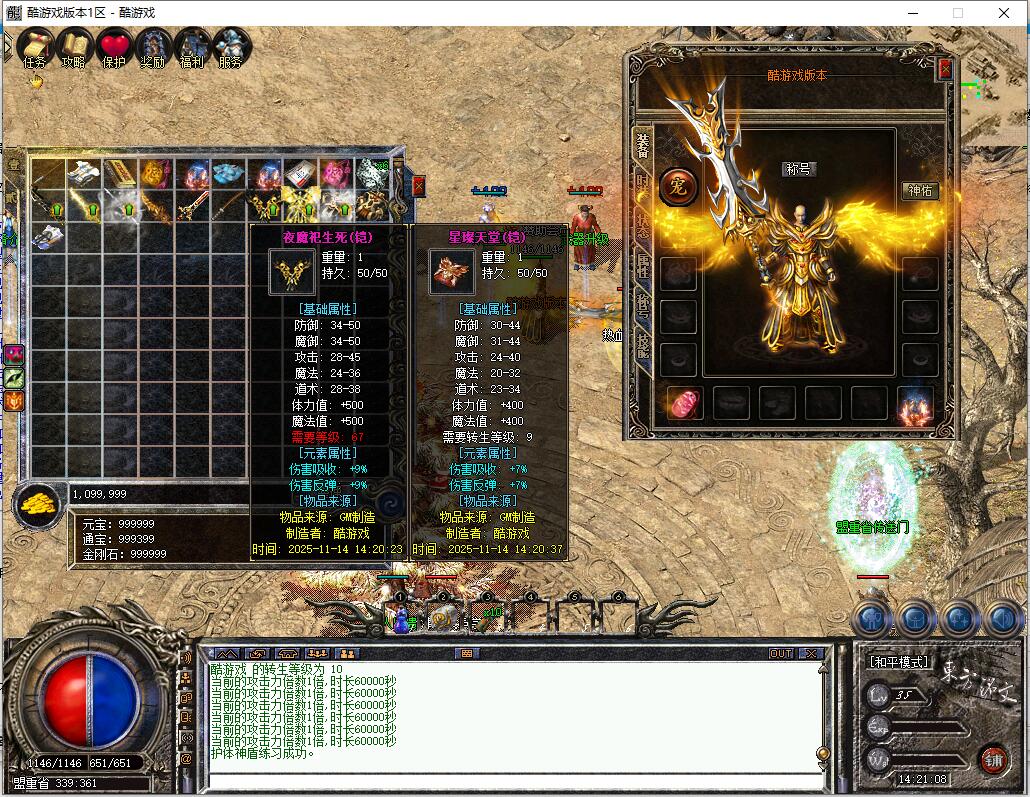Close the game window

tap(1004, 13)
